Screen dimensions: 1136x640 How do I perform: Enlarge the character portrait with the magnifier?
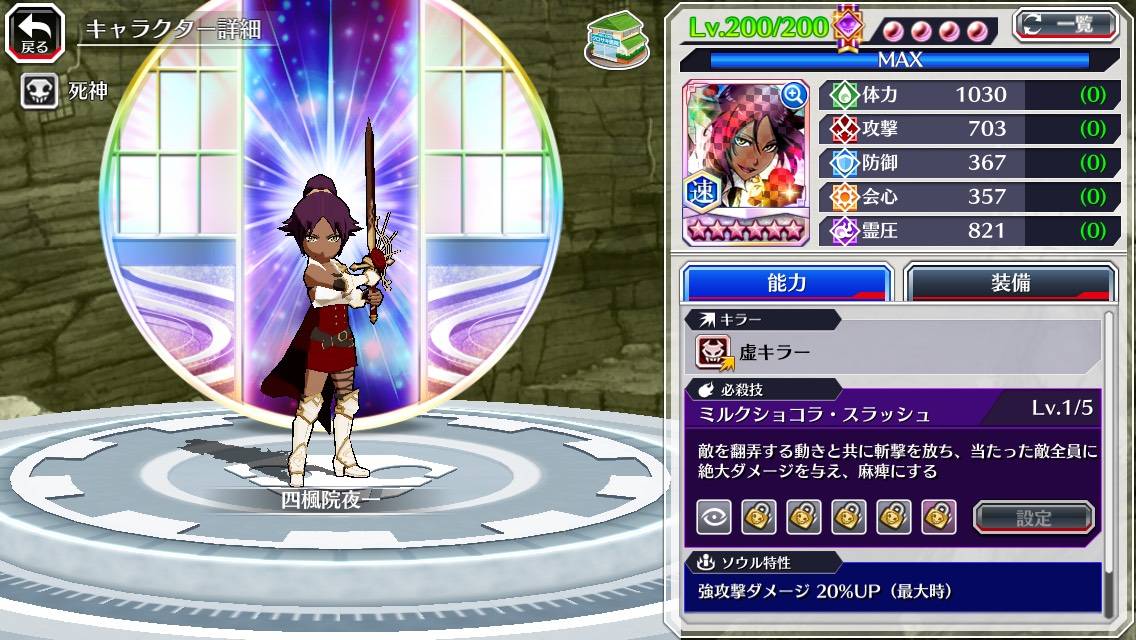tap(794, 95)
